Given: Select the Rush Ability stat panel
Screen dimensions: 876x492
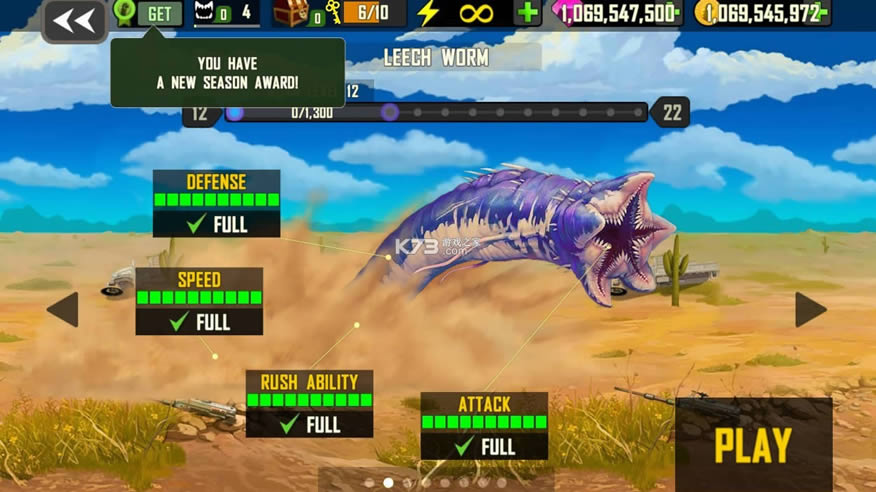Looking at the screenshot, I should pos(309,403).
